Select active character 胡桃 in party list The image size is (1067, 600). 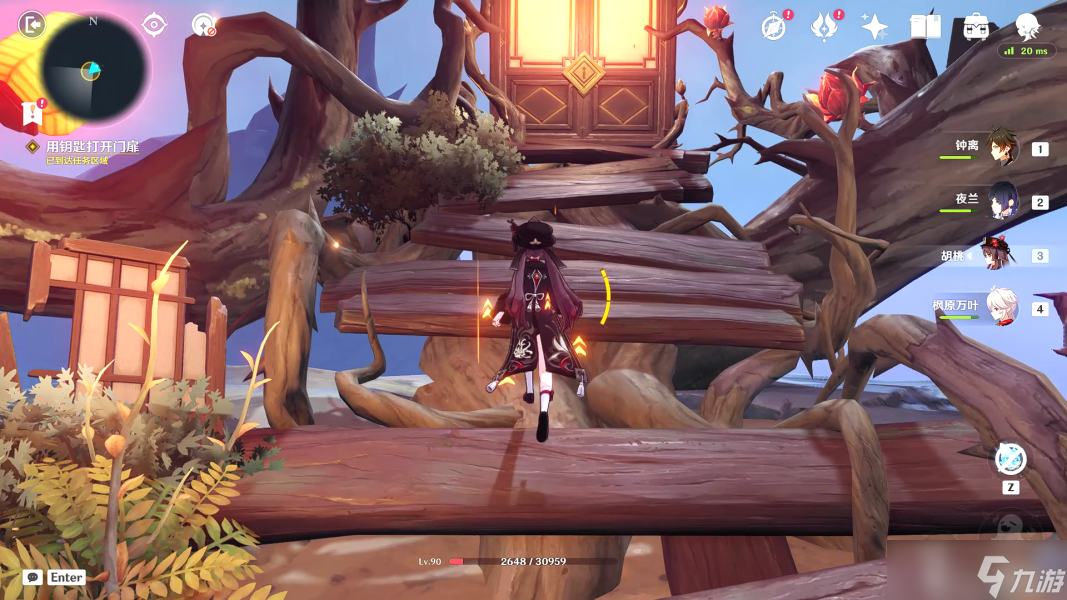click(x=1000, y=255)
